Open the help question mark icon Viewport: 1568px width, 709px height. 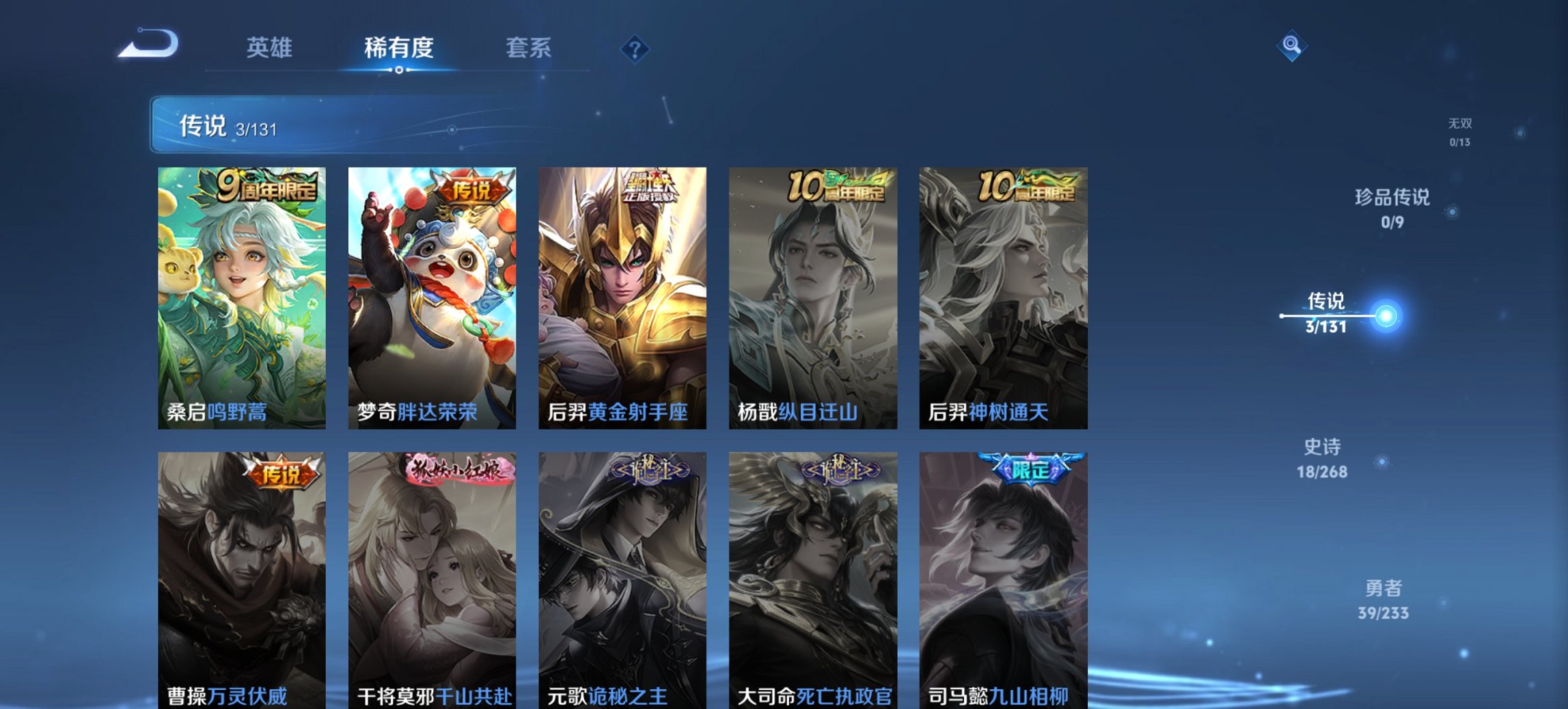[x=635, y=49]
